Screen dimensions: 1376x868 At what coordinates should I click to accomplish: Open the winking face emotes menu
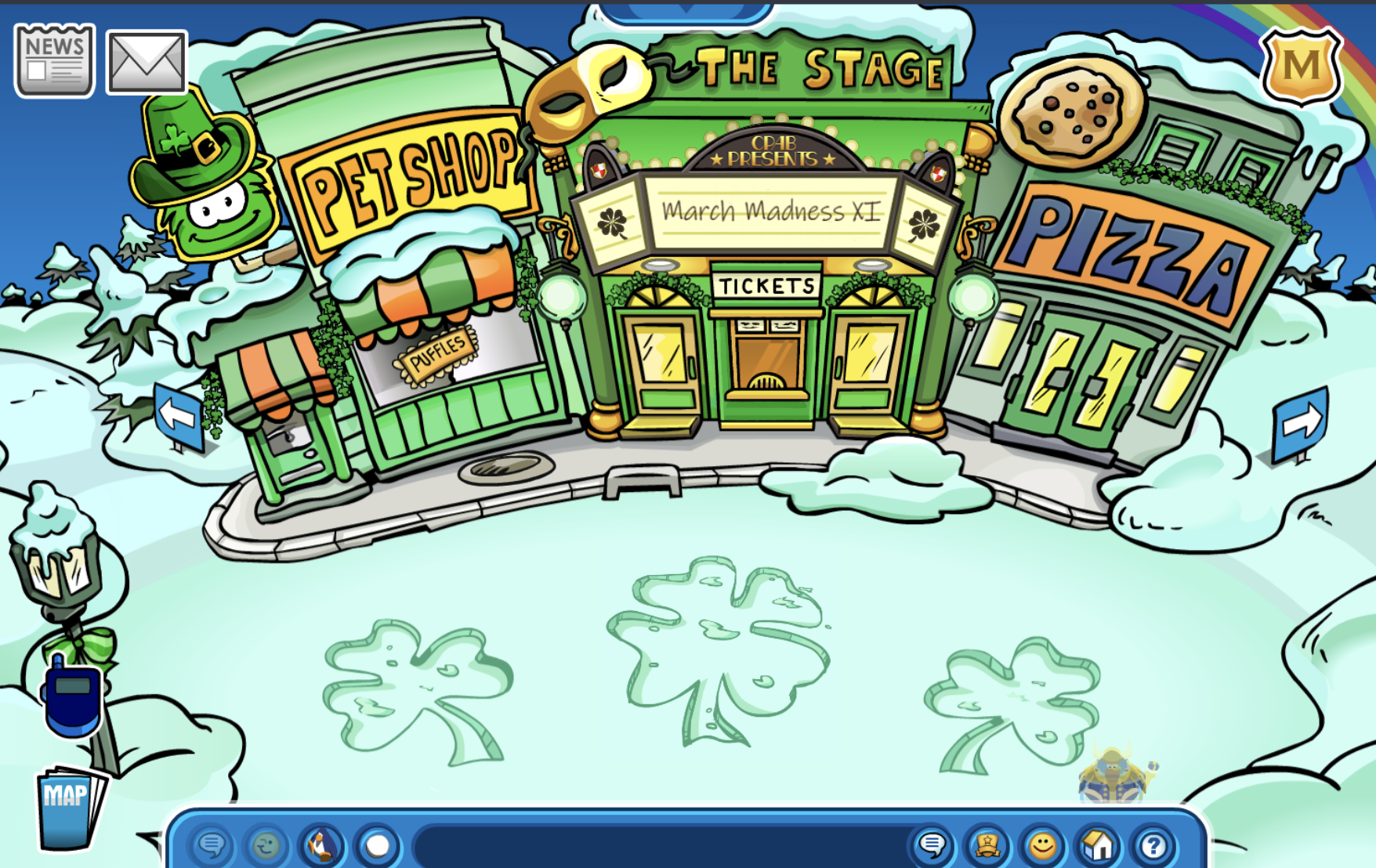266,845
